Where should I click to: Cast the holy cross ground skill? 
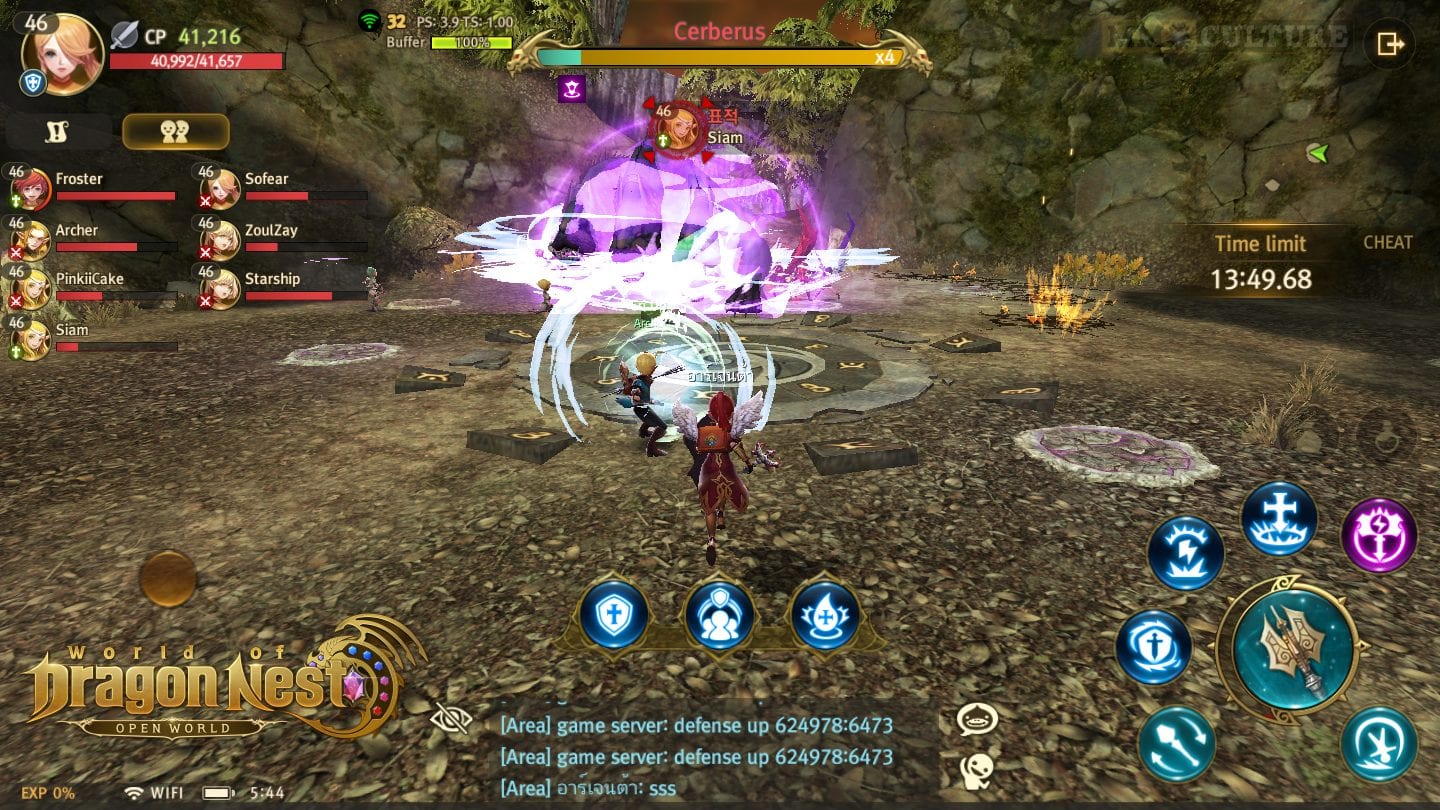(1279, 518)
